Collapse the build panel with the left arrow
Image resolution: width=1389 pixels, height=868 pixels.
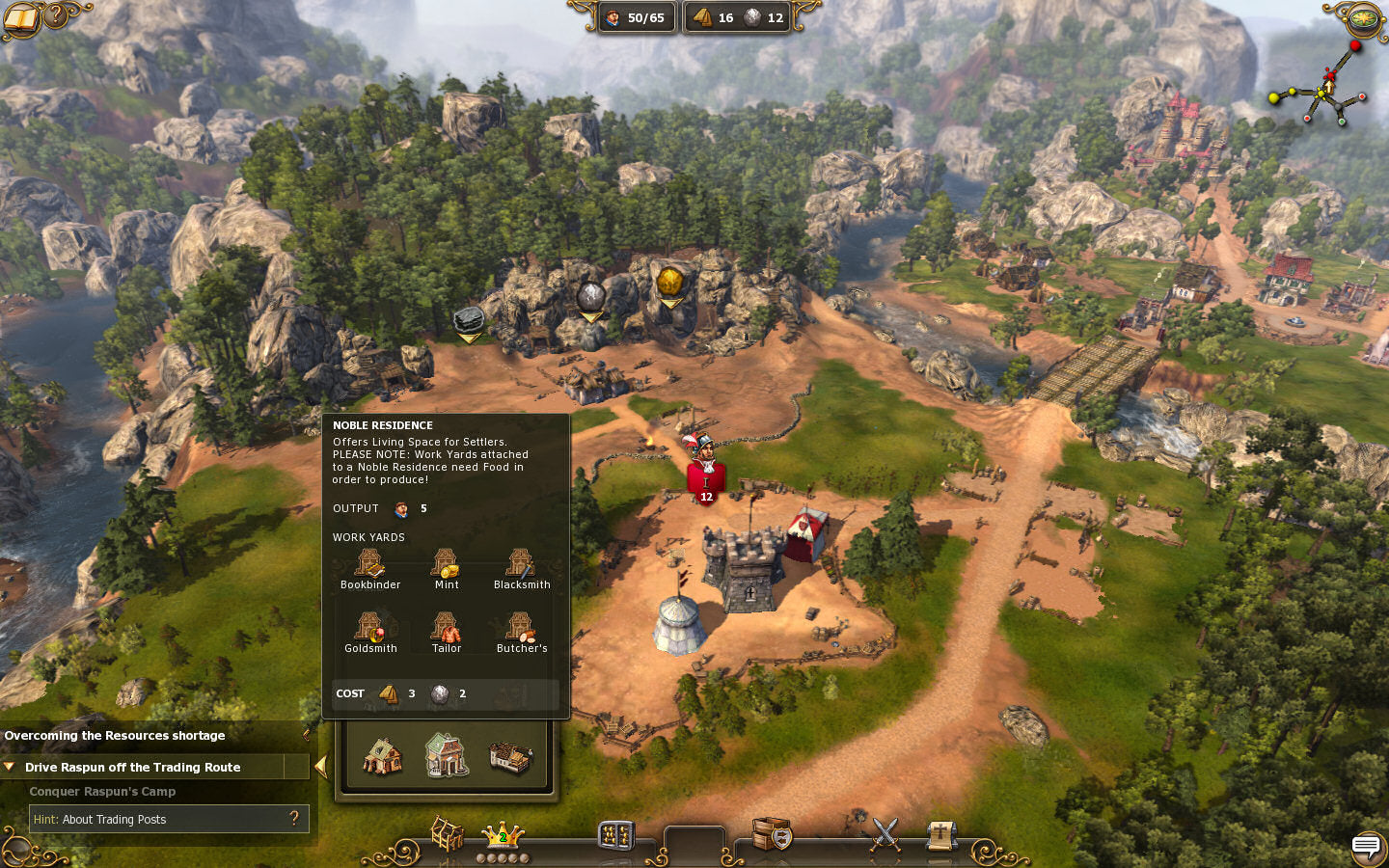[x=321, y=767]
